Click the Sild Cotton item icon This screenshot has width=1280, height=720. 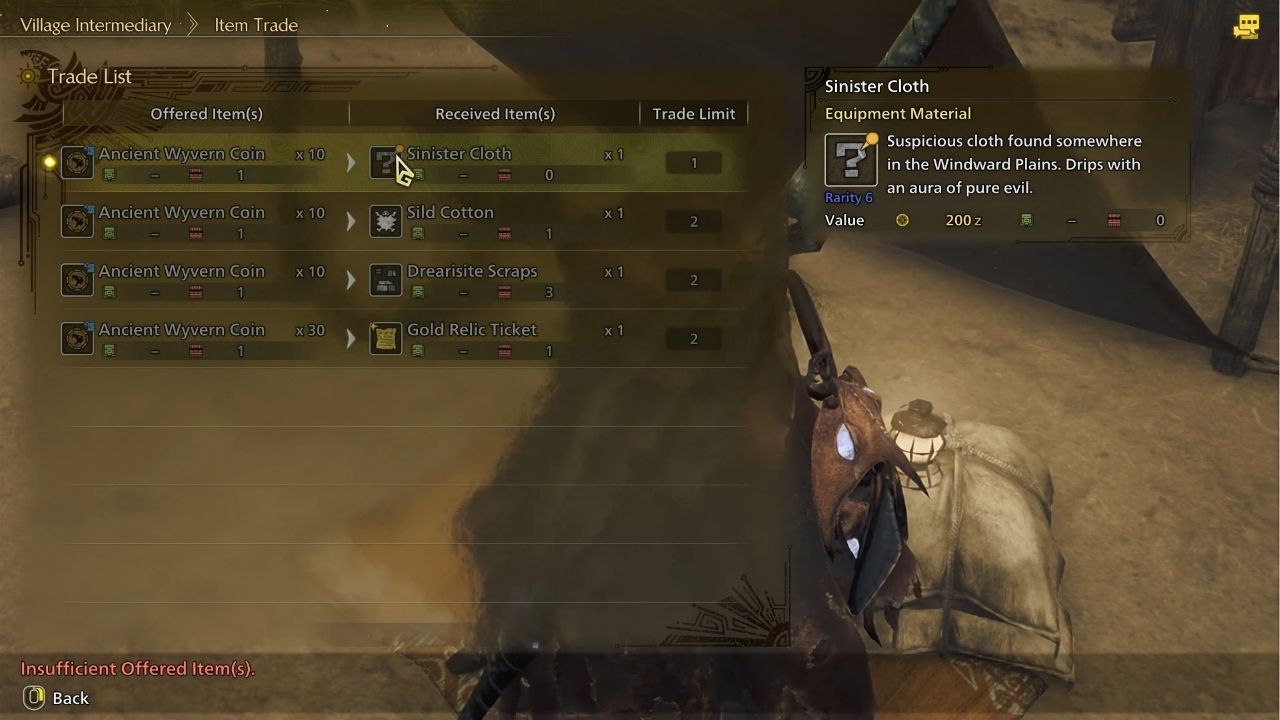[x=386, y=220]
